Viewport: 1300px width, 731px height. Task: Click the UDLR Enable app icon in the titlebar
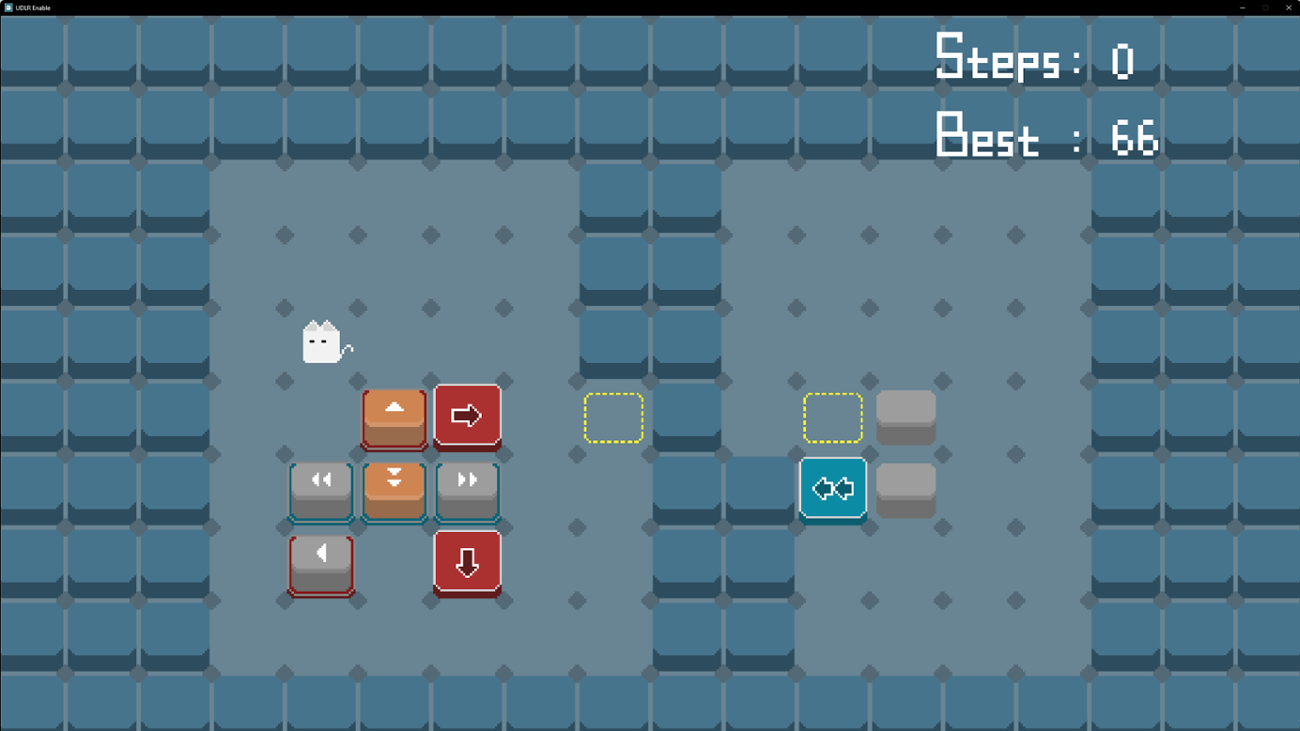coord(8,7)
